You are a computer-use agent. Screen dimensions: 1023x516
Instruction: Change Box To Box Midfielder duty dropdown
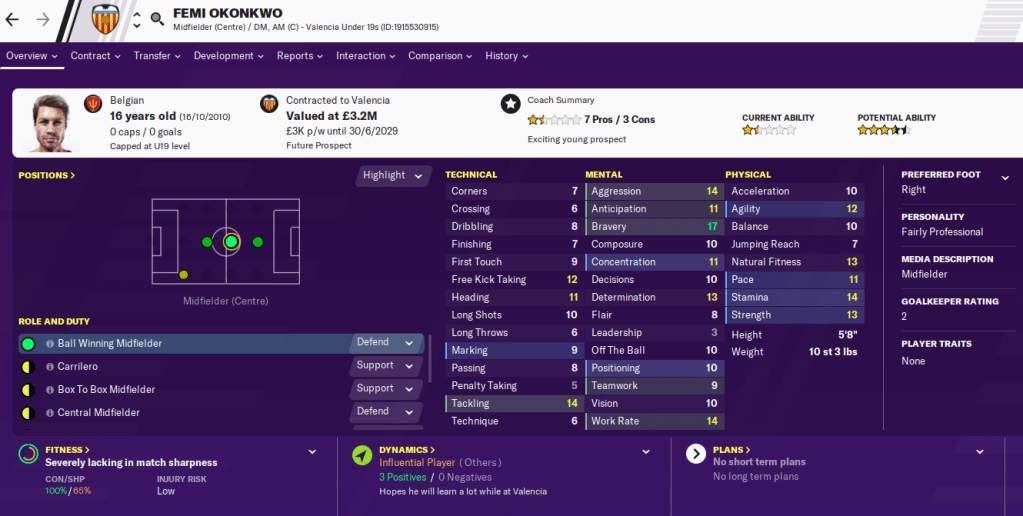(385, 388)
